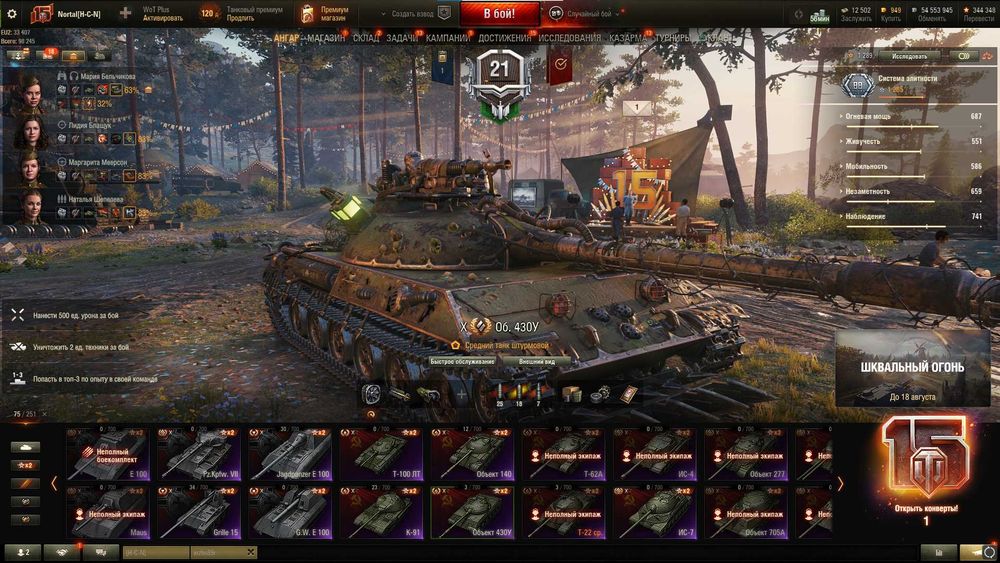This screenshot has height=563, width=1000.
Task: Open the settings gear menu
Action: [12, 14]
